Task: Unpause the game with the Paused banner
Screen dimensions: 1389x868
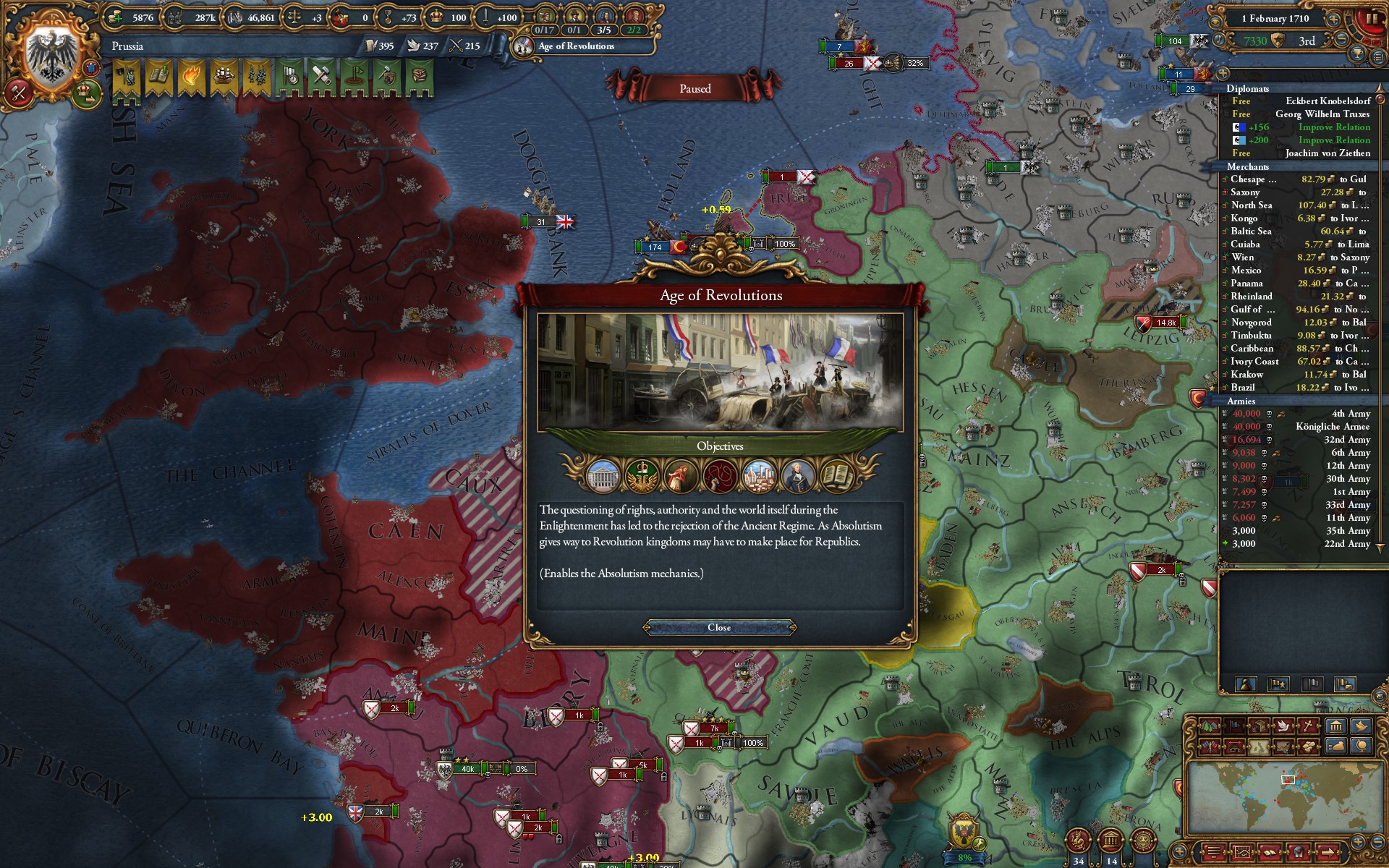Action: (696, 88)
